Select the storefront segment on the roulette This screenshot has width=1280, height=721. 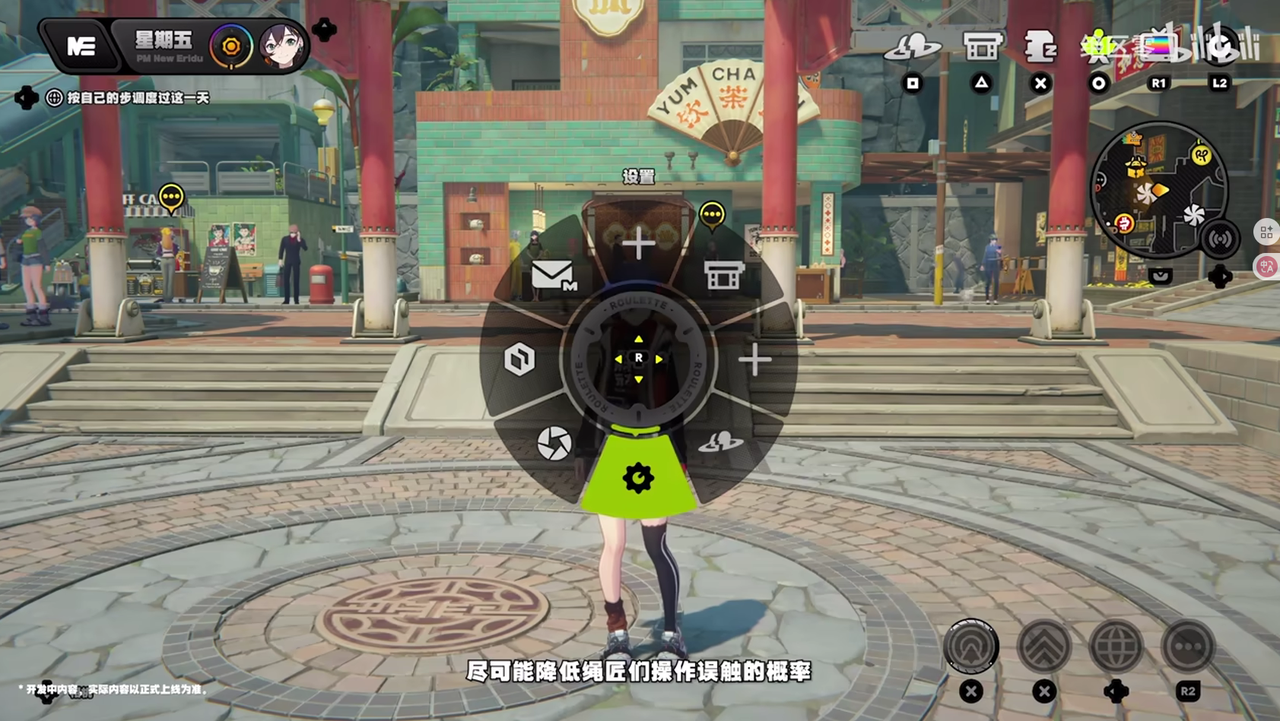[724, 274]
